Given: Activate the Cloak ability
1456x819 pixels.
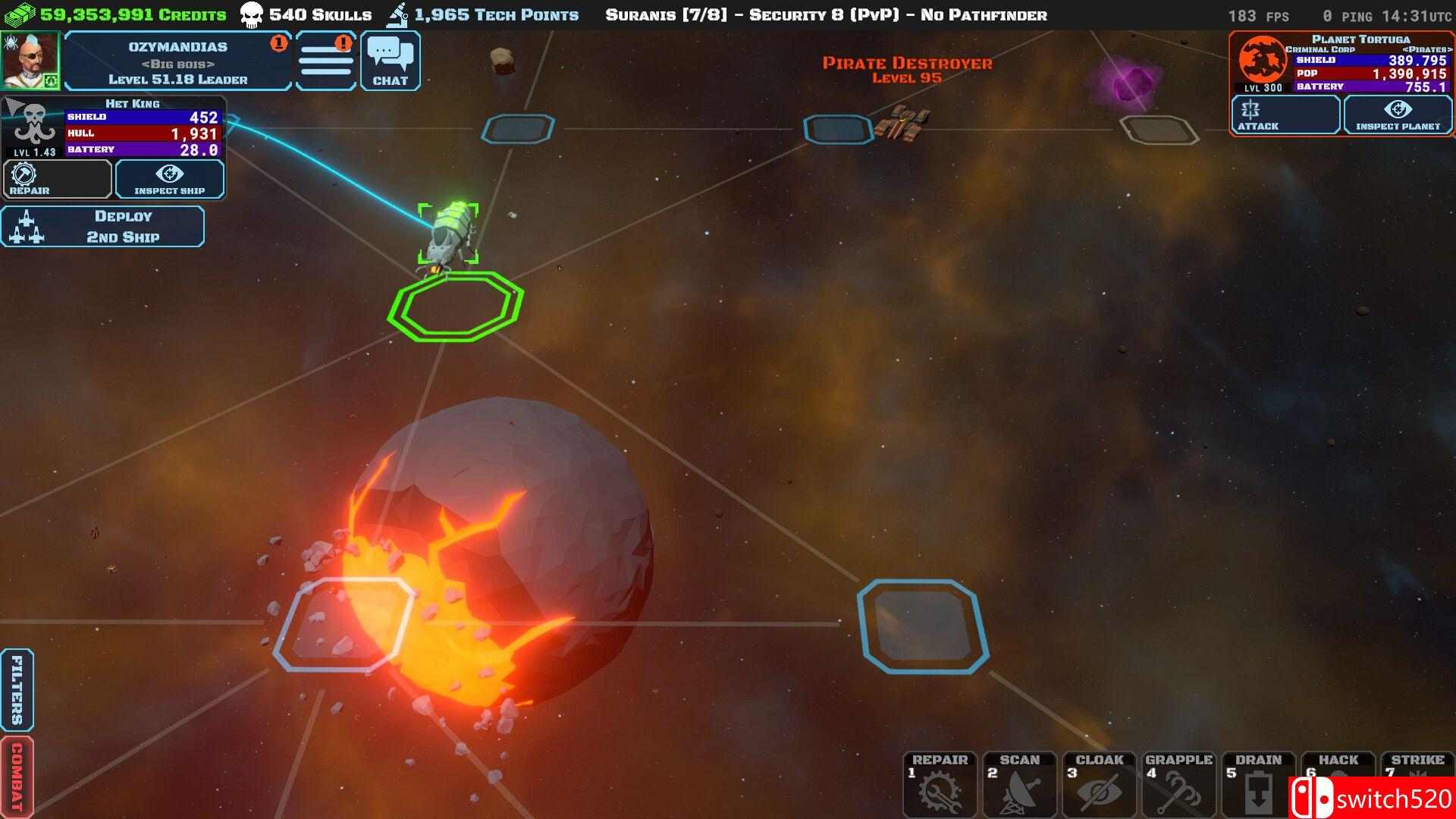Looking at the screenshot, I should [1099, 784].
